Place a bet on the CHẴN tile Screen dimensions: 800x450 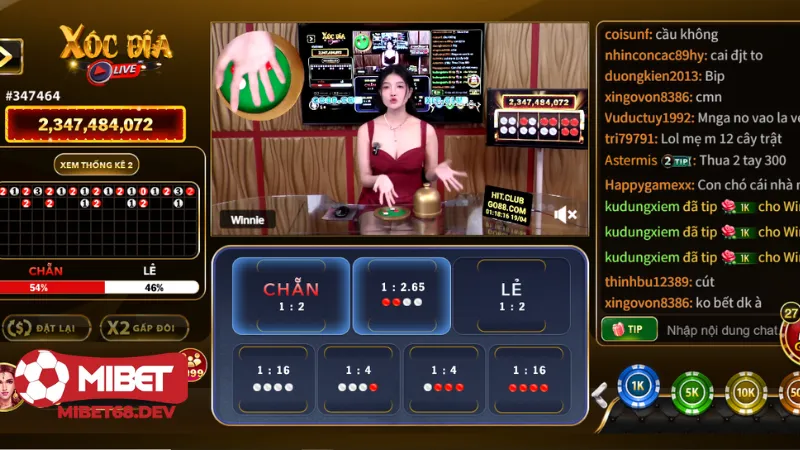click(291, 295)
